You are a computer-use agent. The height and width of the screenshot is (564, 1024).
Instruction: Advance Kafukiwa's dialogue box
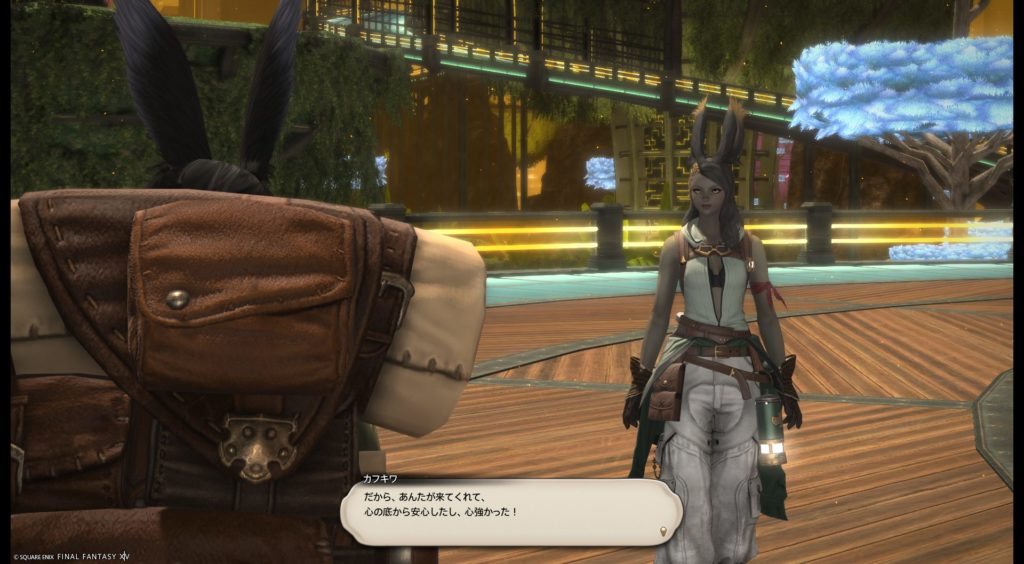[x=510, y=511]
